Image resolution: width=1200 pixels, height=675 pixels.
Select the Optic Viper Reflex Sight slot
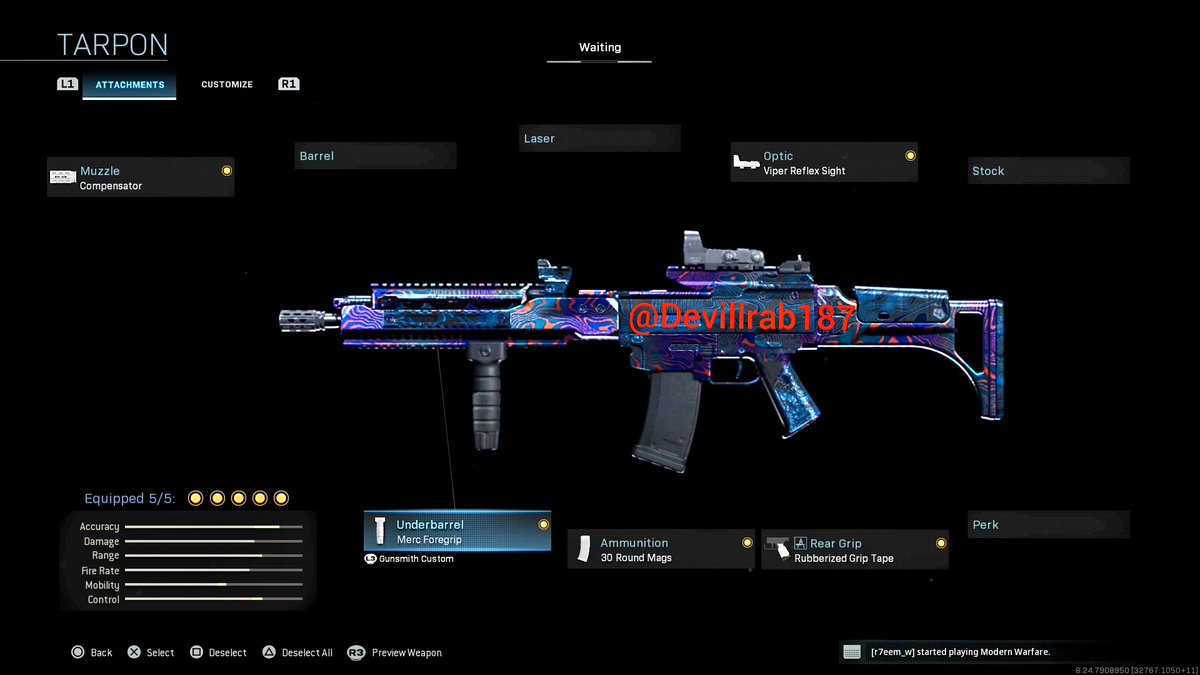(824, 163)
